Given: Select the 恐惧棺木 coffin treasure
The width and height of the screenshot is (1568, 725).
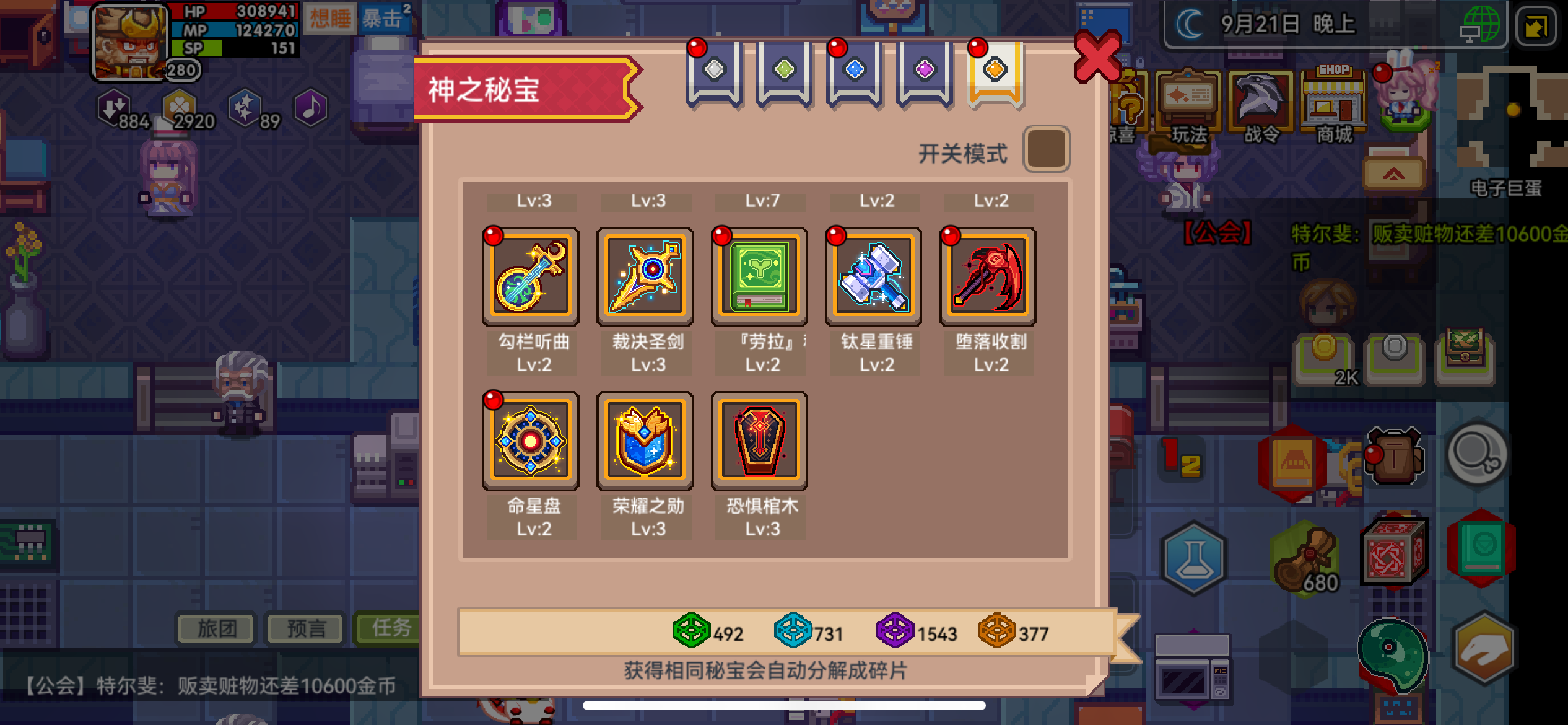Looking at the screenshot, I should [x=759, y=441].
